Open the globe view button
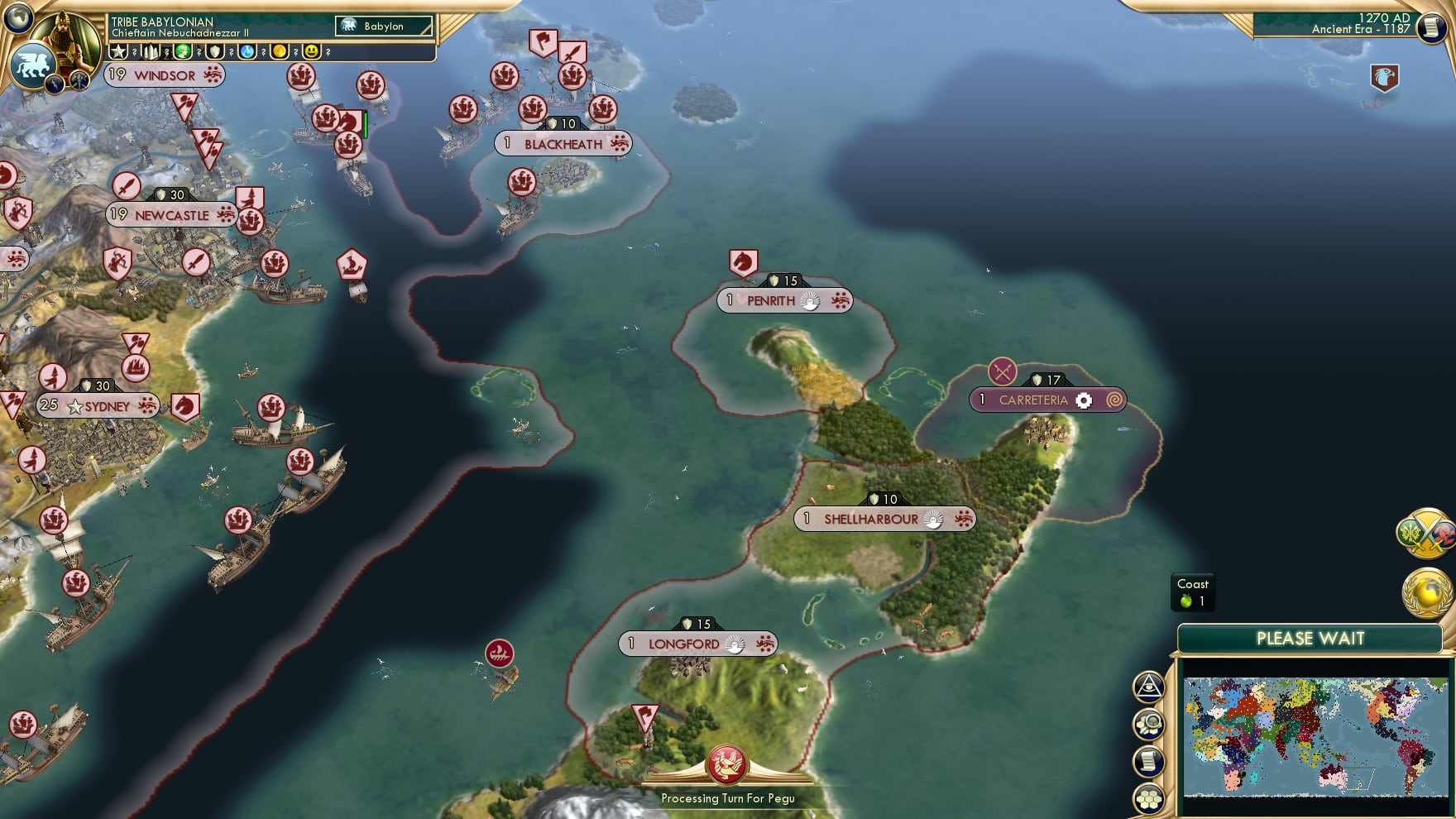The image size is (1456, 819). pyautogui.click(x=17, y=17)
